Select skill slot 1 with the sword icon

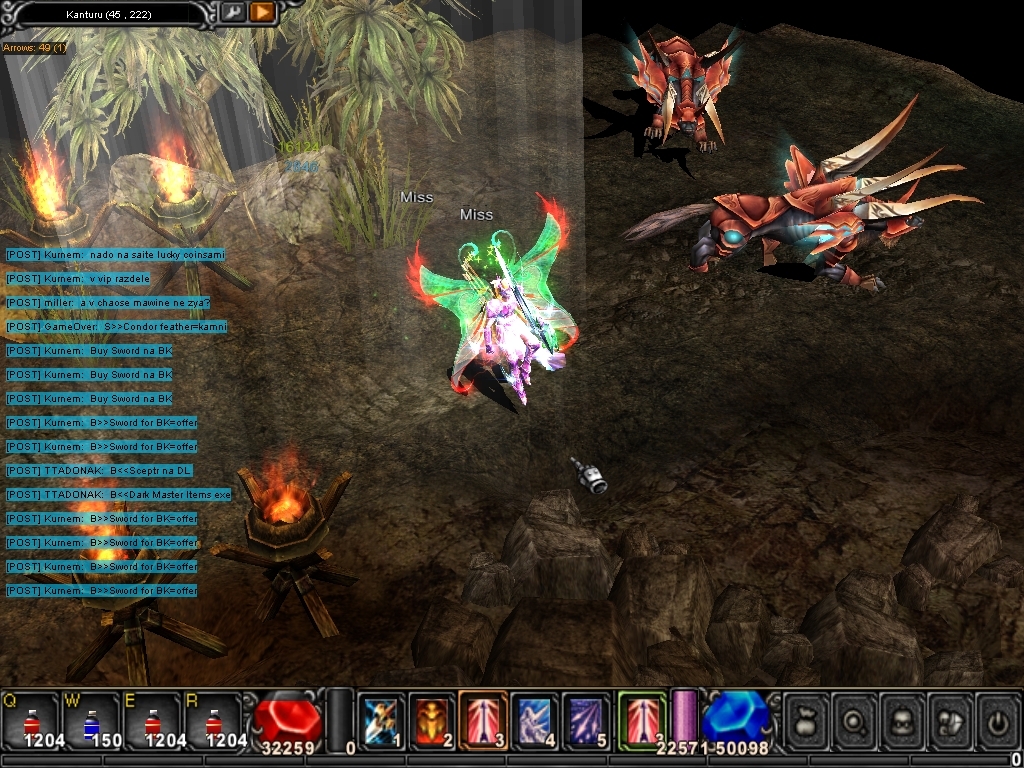click(381, 720)
